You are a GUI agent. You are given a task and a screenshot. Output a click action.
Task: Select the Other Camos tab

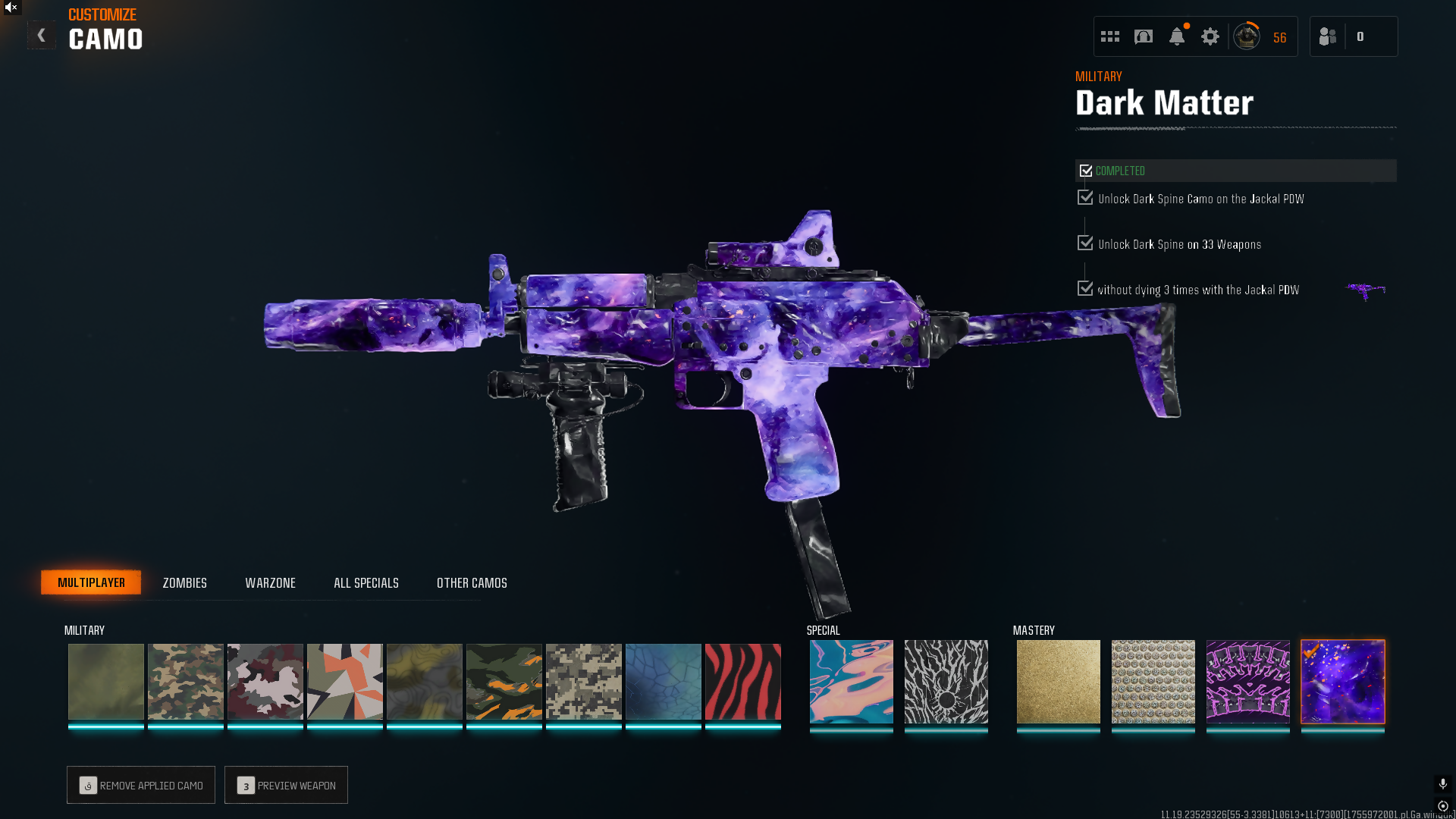point(472,582)
